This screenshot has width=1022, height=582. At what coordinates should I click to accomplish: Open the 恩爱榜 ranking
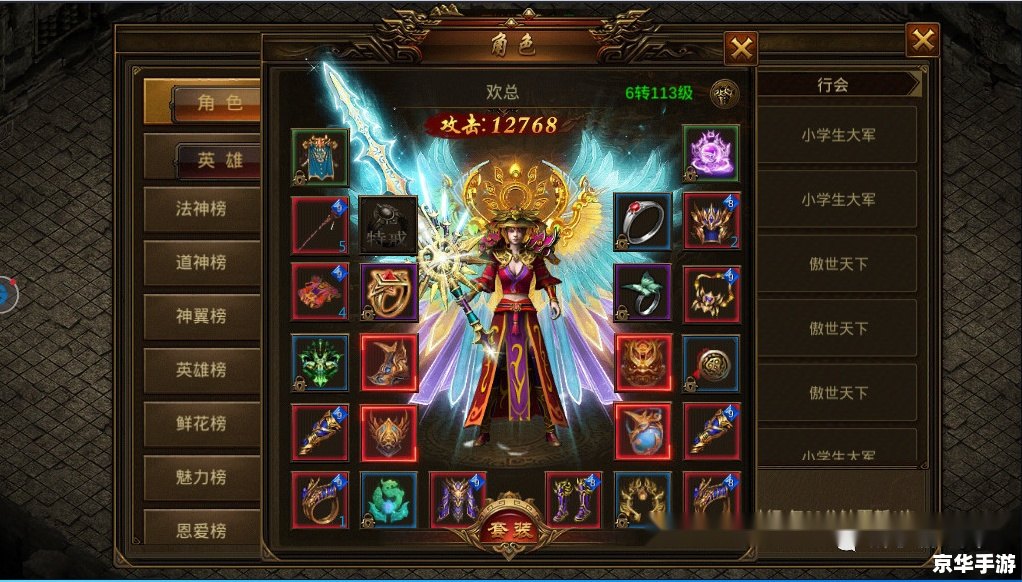pos(201,528)
